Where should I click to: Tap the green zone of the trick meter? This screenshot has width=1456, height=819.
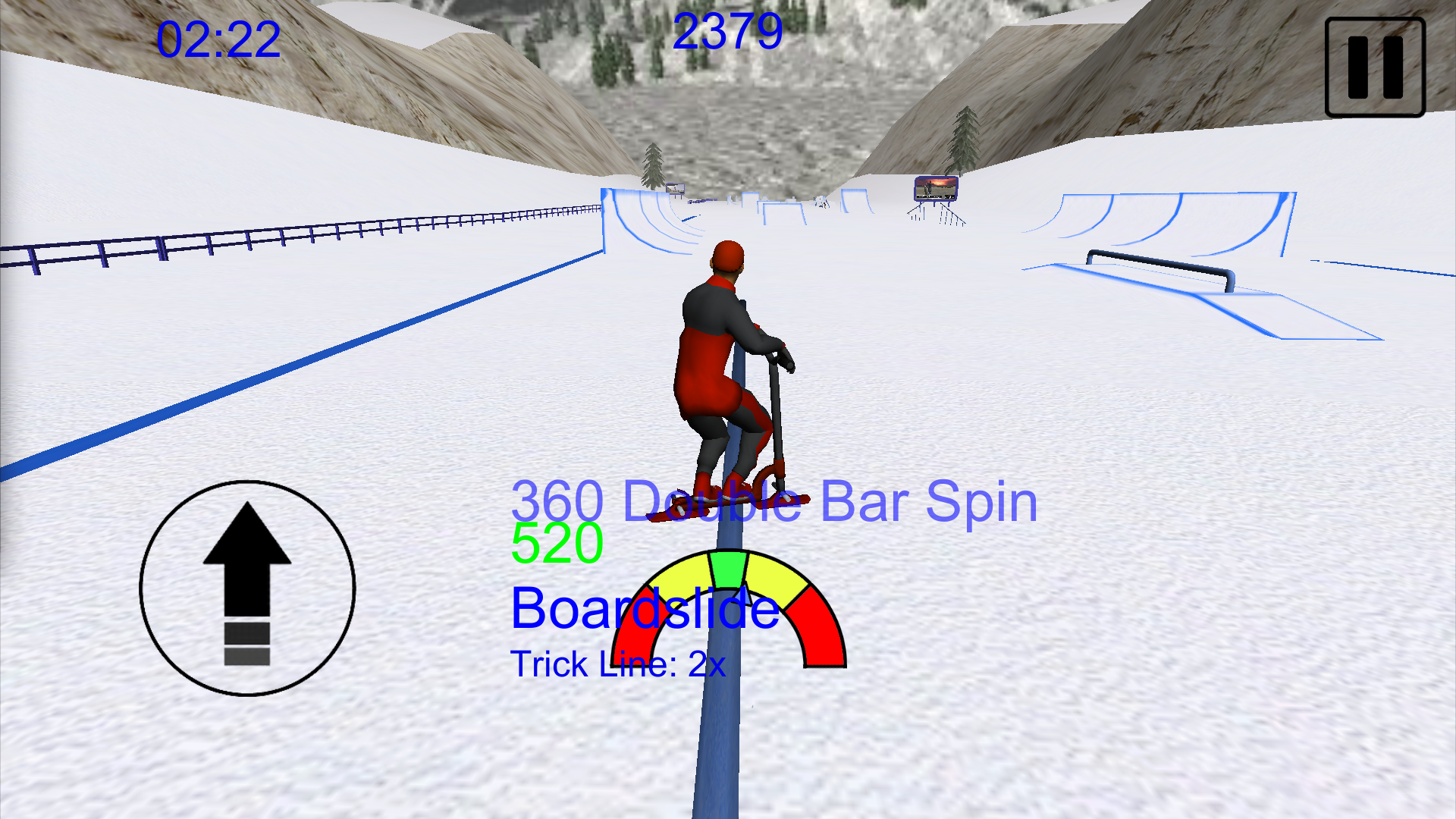[x=730, y=567]
